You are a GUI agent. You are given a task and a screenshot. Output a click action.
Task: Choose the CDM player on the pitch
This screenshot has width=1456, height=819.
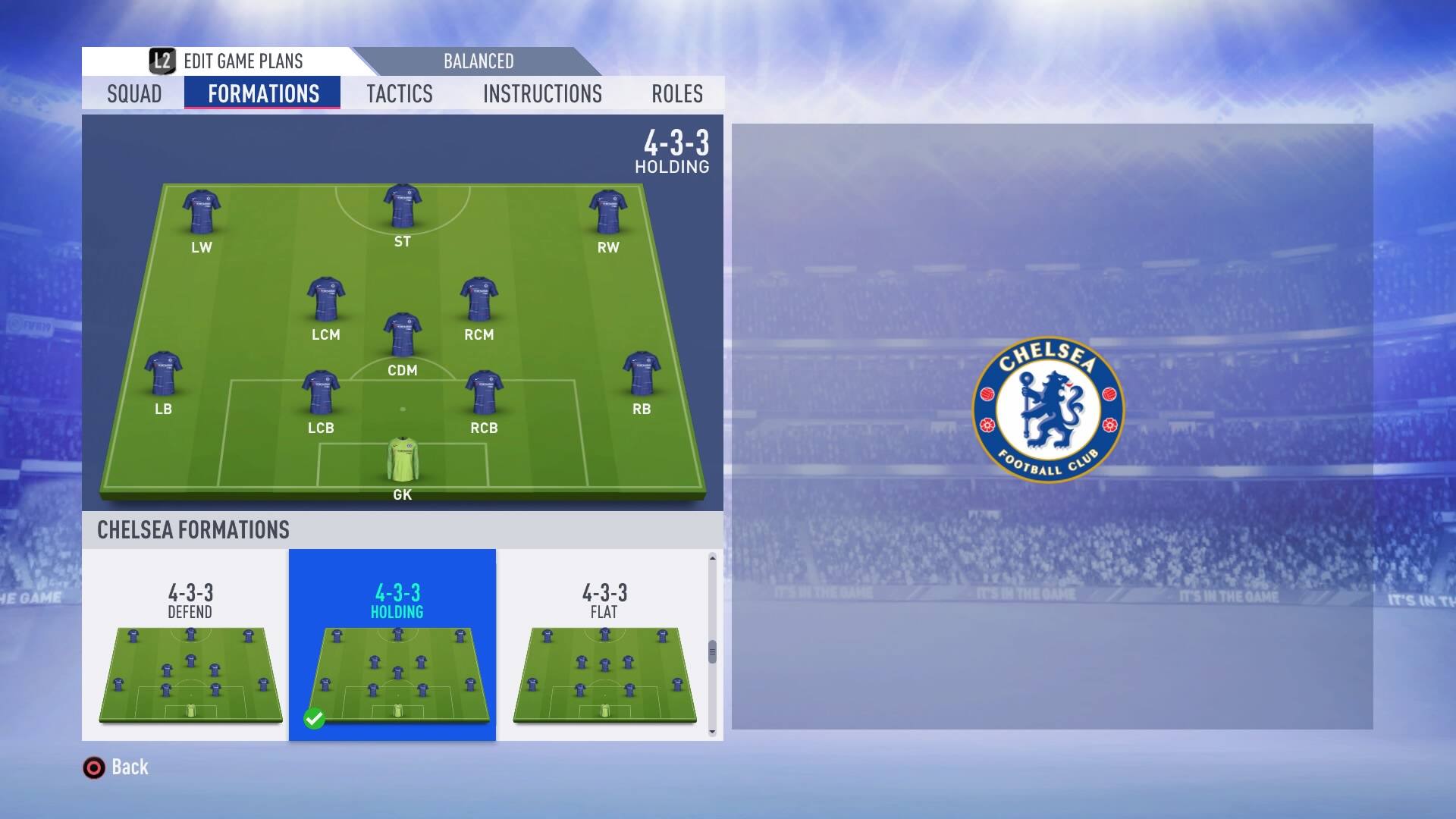coord(403,334)
